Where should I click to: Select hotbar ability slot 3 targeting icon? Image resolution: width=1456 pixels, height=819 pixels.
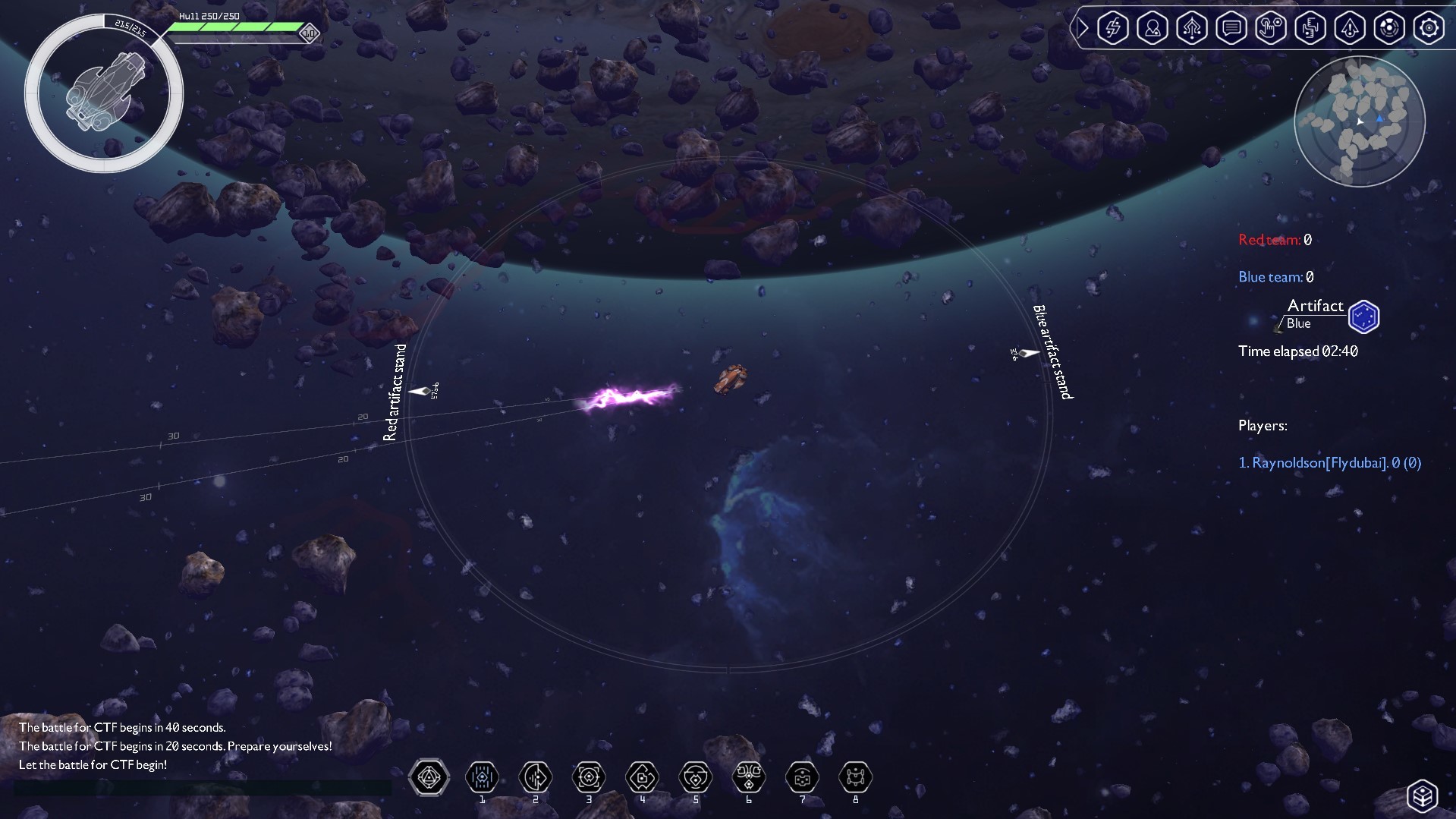(x=589, y=778)
